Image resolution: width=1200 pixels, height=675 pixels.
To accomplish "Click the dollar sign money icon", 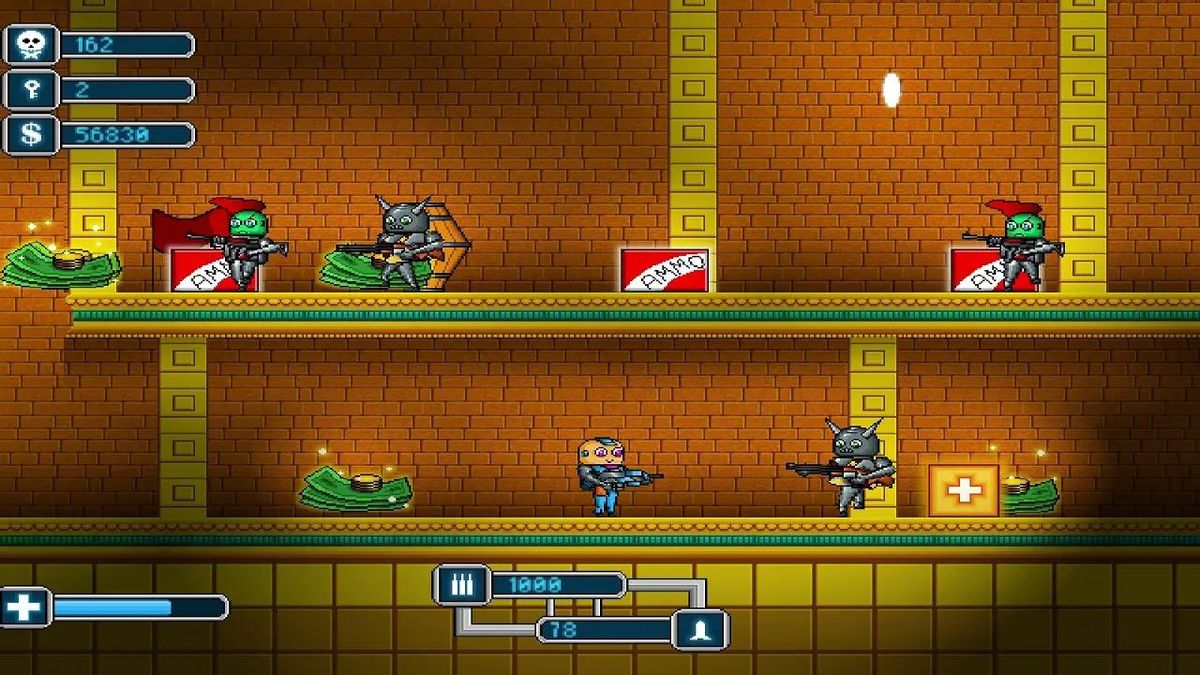I will (x=31, y=135).
